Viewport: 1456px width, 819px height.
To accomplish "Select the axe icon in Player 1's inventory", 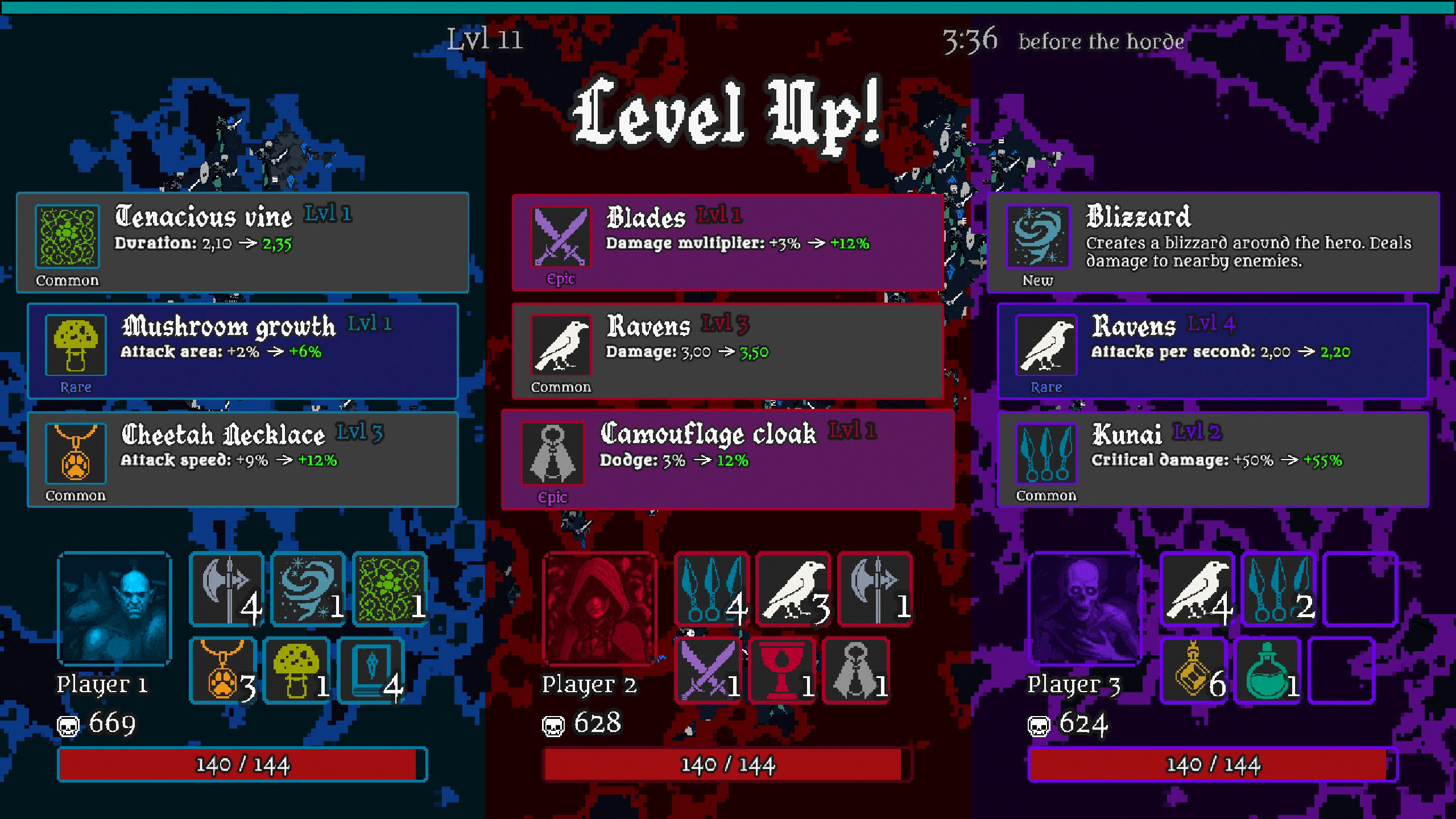I will [226, 589].
